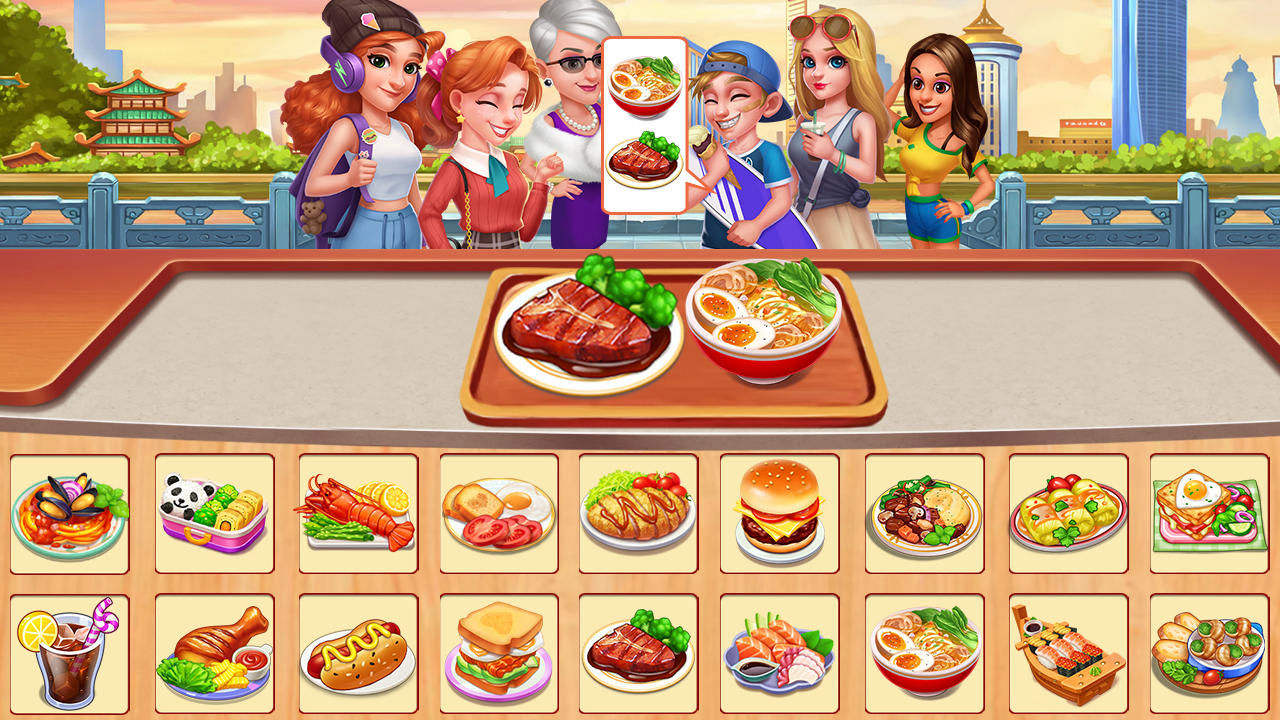Choose the roasted chicken leg plate

pos(215,650)
